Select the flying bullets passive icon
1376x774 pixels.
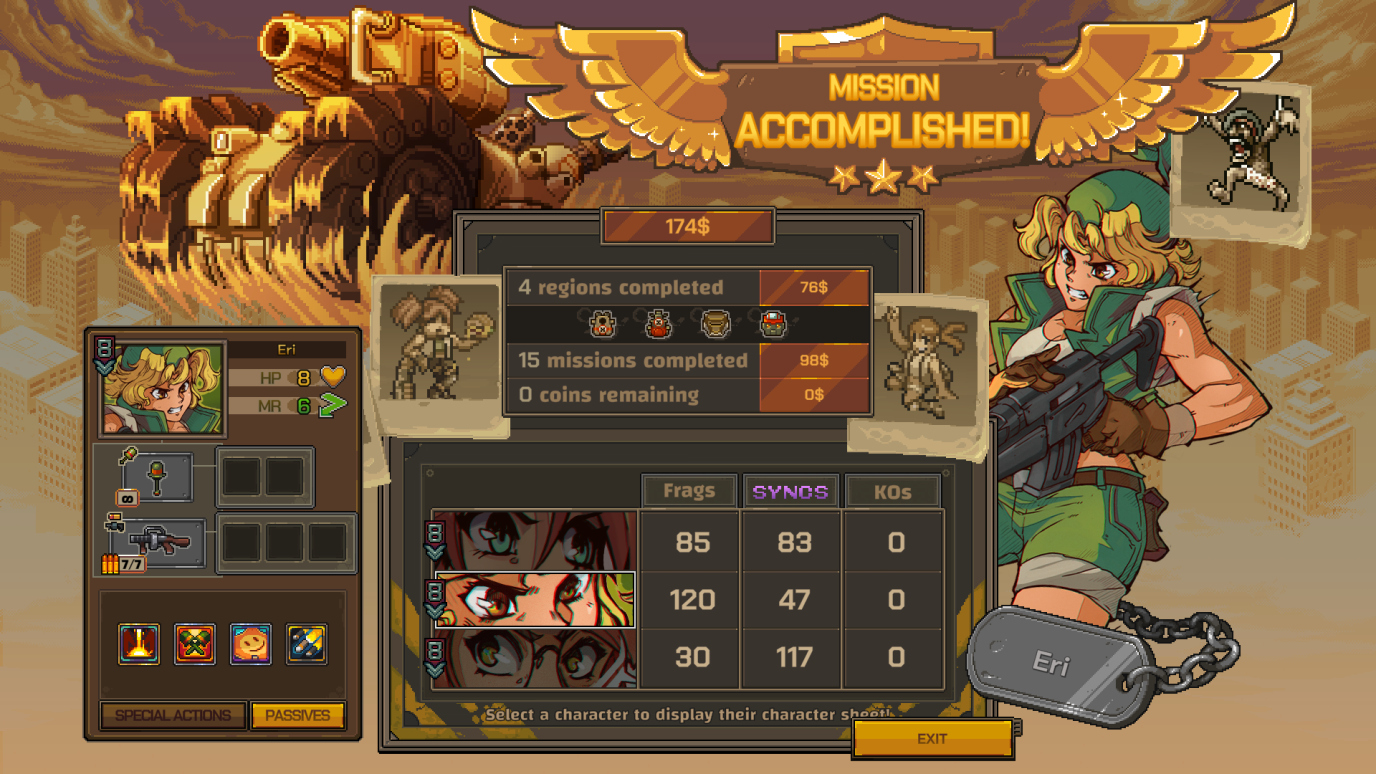tap(306, 644)
